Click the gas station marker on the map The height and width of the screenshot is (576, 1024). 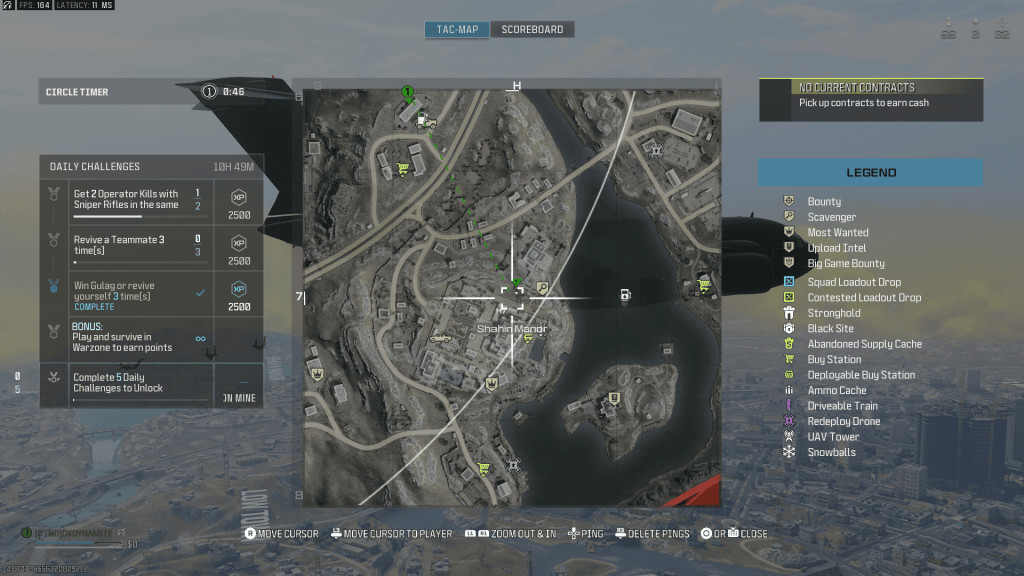click(x=625, y=294)
